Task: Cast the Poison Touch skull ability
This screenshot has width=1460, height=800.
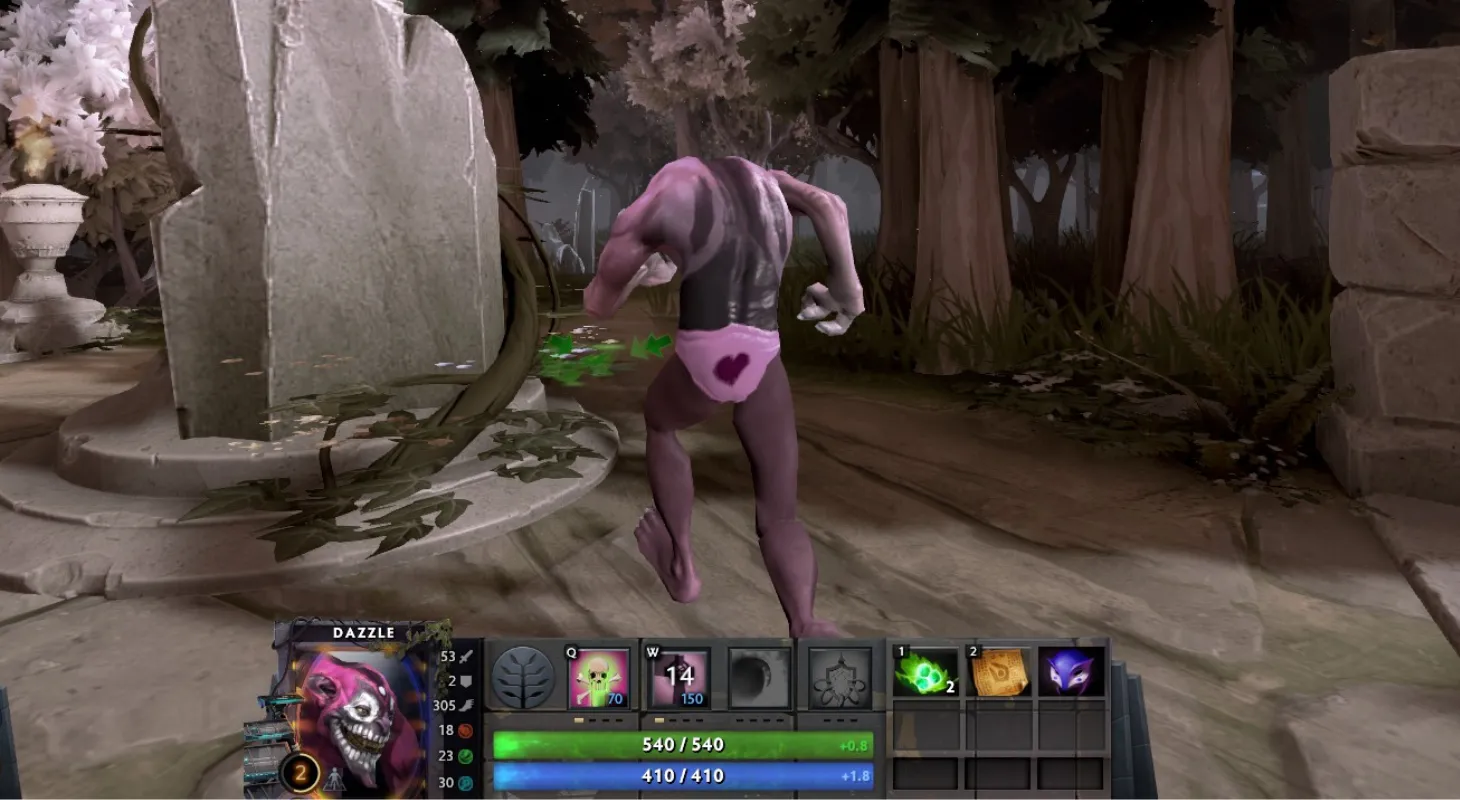Action: (x=599, y=678)
